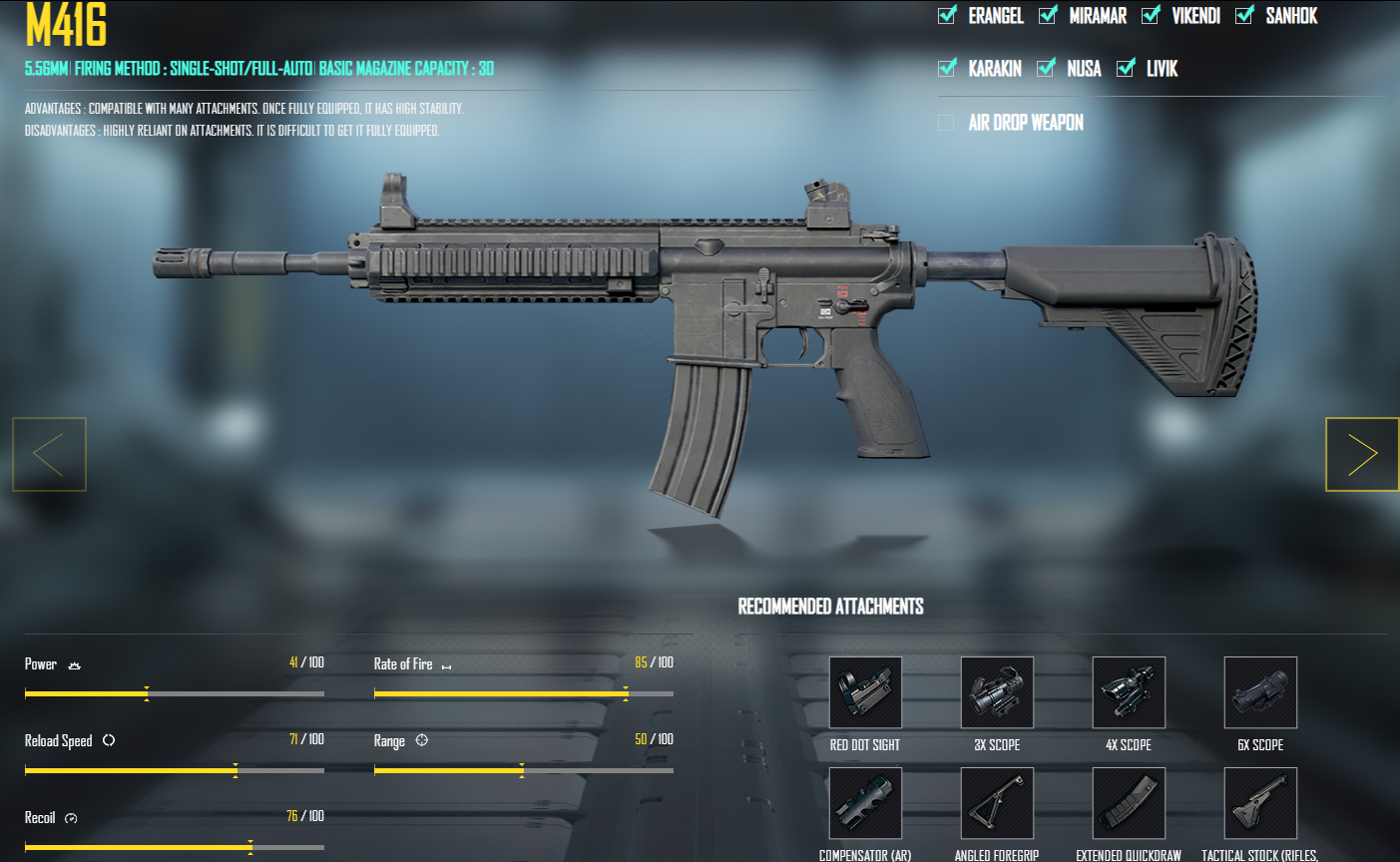
Task: Select the Compensator (AR) attachment
Action: click(x=864, y=803)
